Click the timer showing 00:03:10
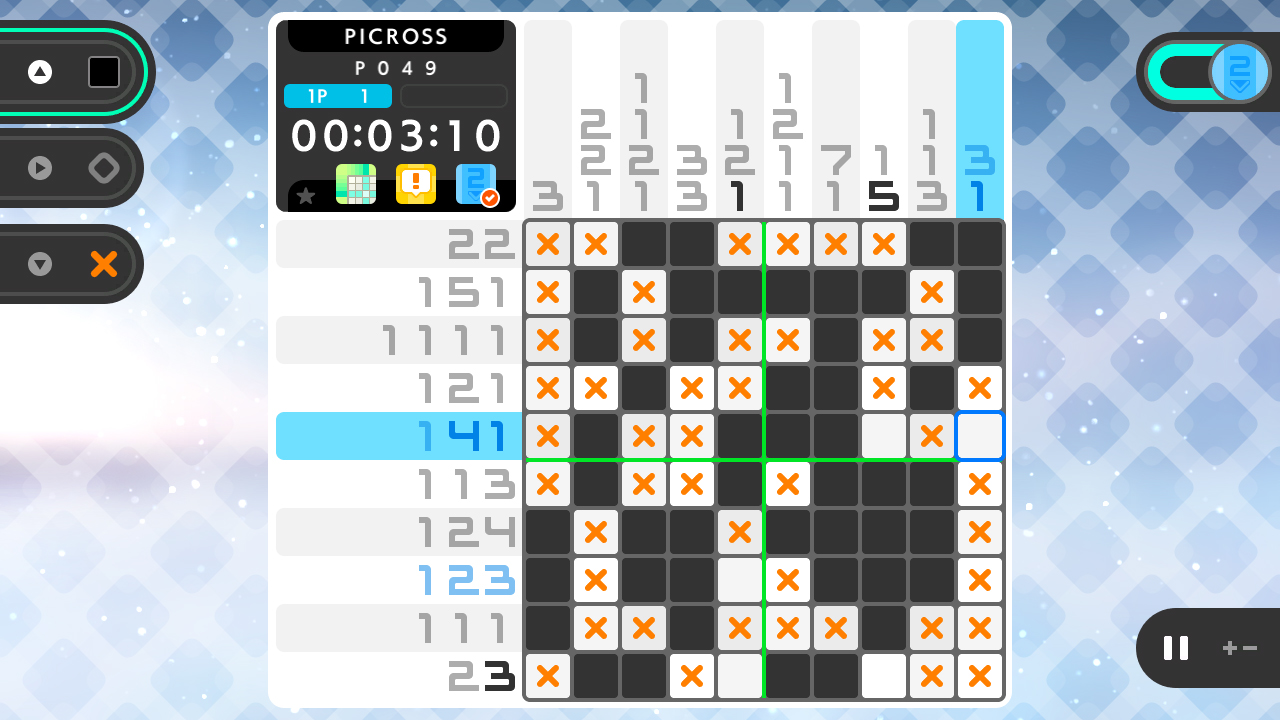This screenshot has height=720, width=1280. (397, 136)
